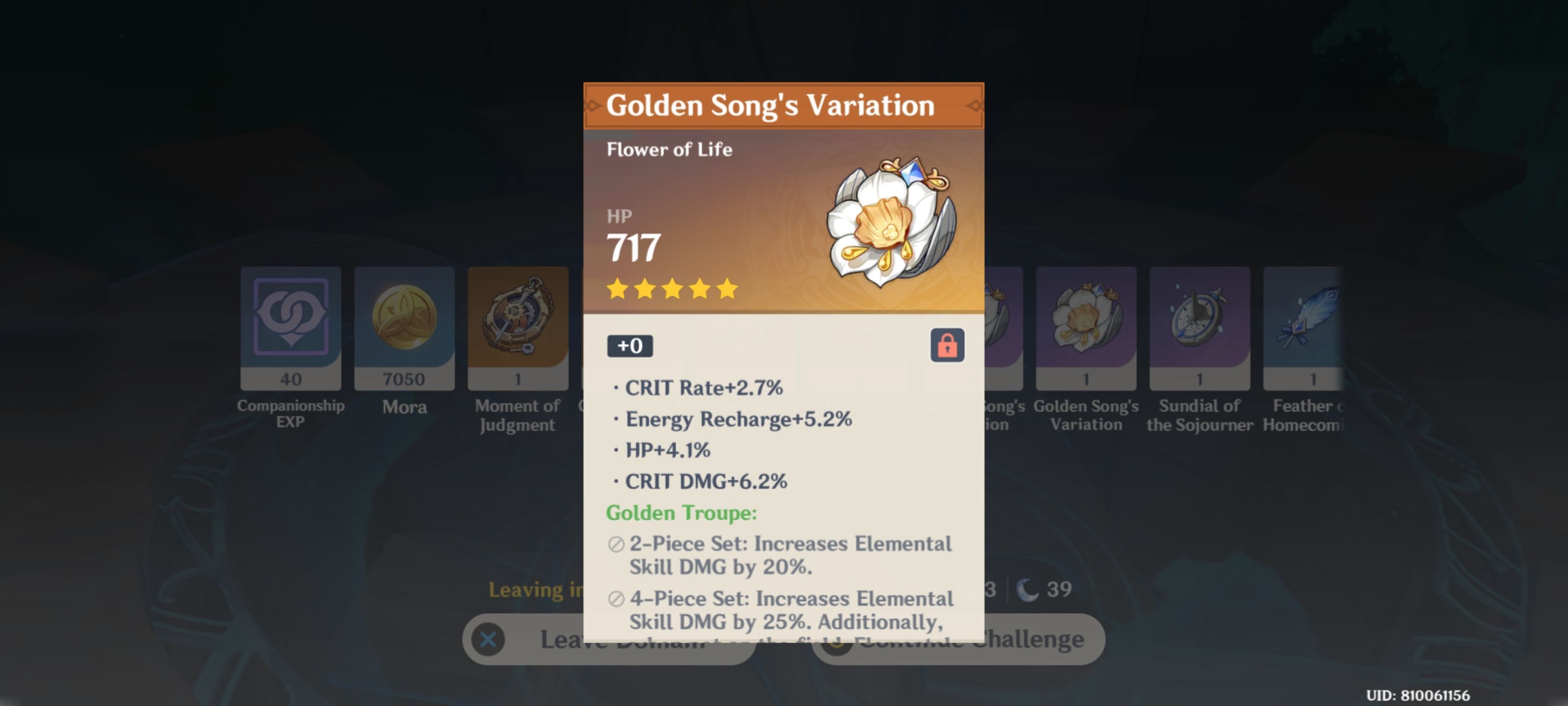
Task: Click the +0 artifact level badge
Action: [631, 346]
